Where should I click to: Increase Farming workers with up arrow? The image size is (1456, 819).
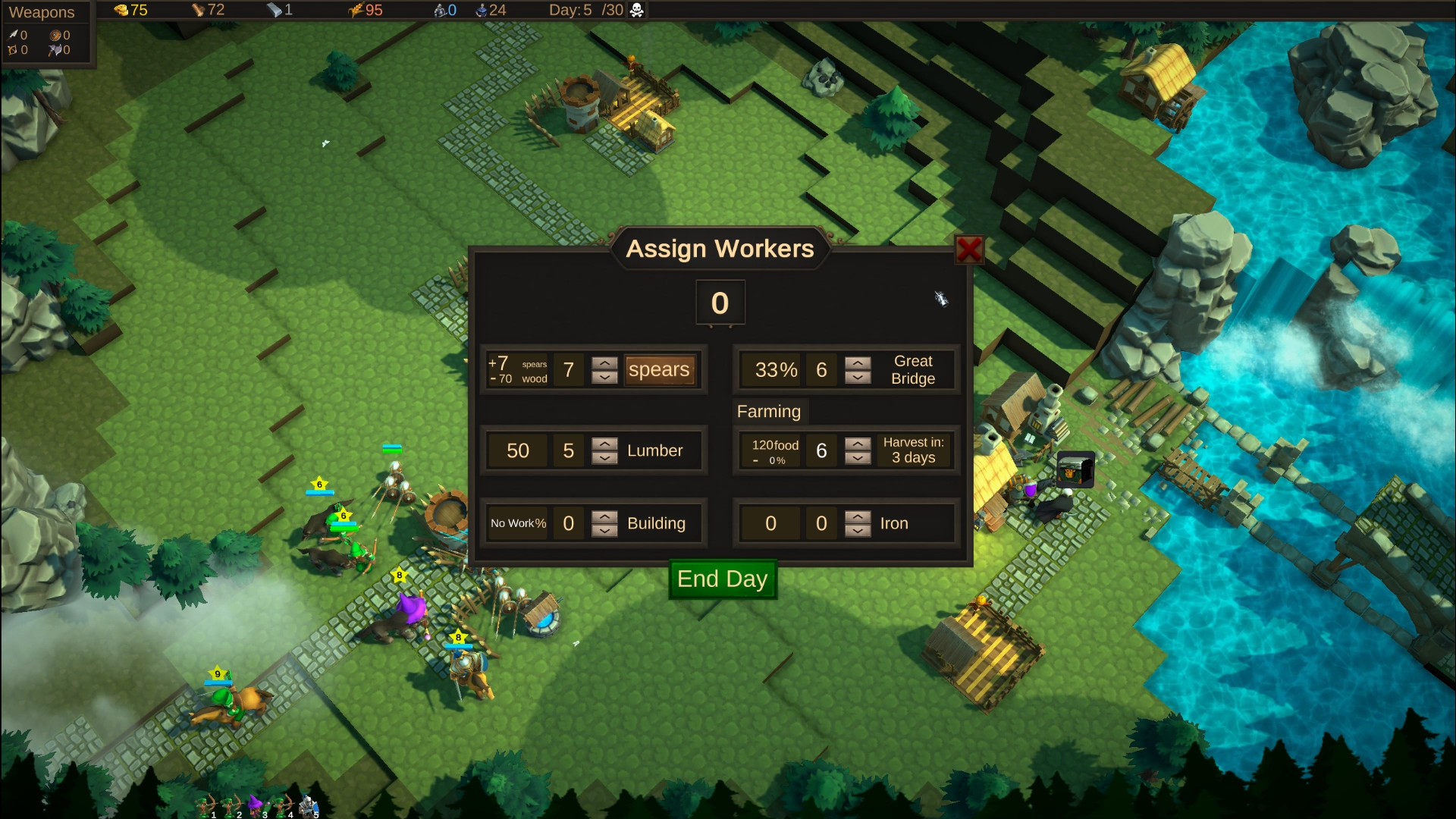click(858, 444)
